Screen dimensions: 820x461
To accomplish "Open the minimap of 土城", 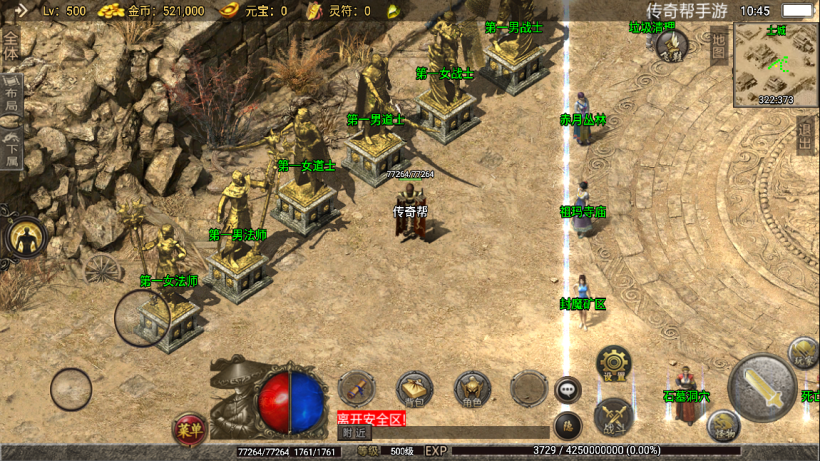I will click(775, 62).
